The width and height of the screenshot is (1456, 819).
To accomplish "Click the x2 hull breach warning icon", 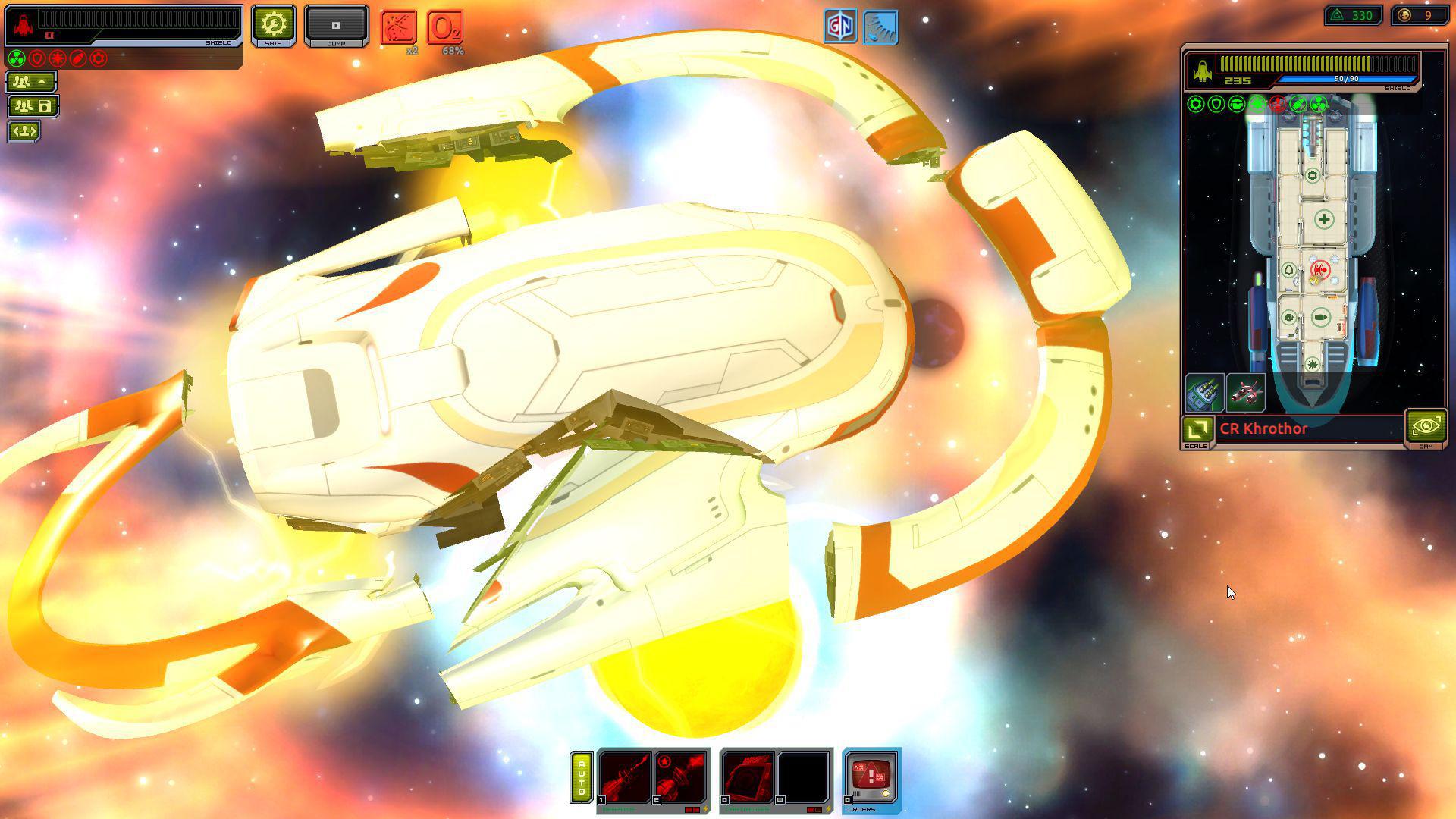I will coord(397,27).
